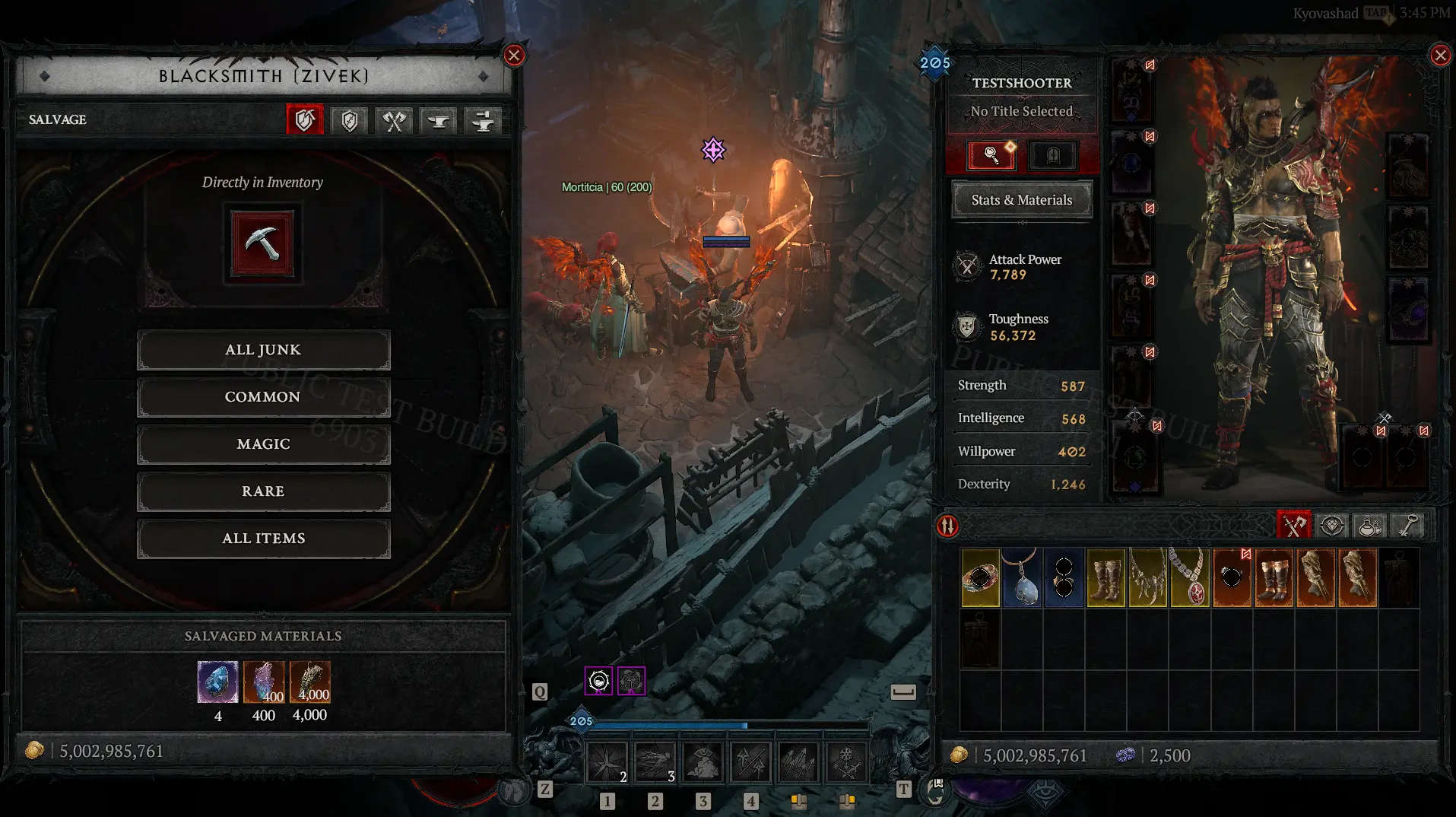
Task: Switch to the anvil blacksmith tab
Action: (439, 120)
